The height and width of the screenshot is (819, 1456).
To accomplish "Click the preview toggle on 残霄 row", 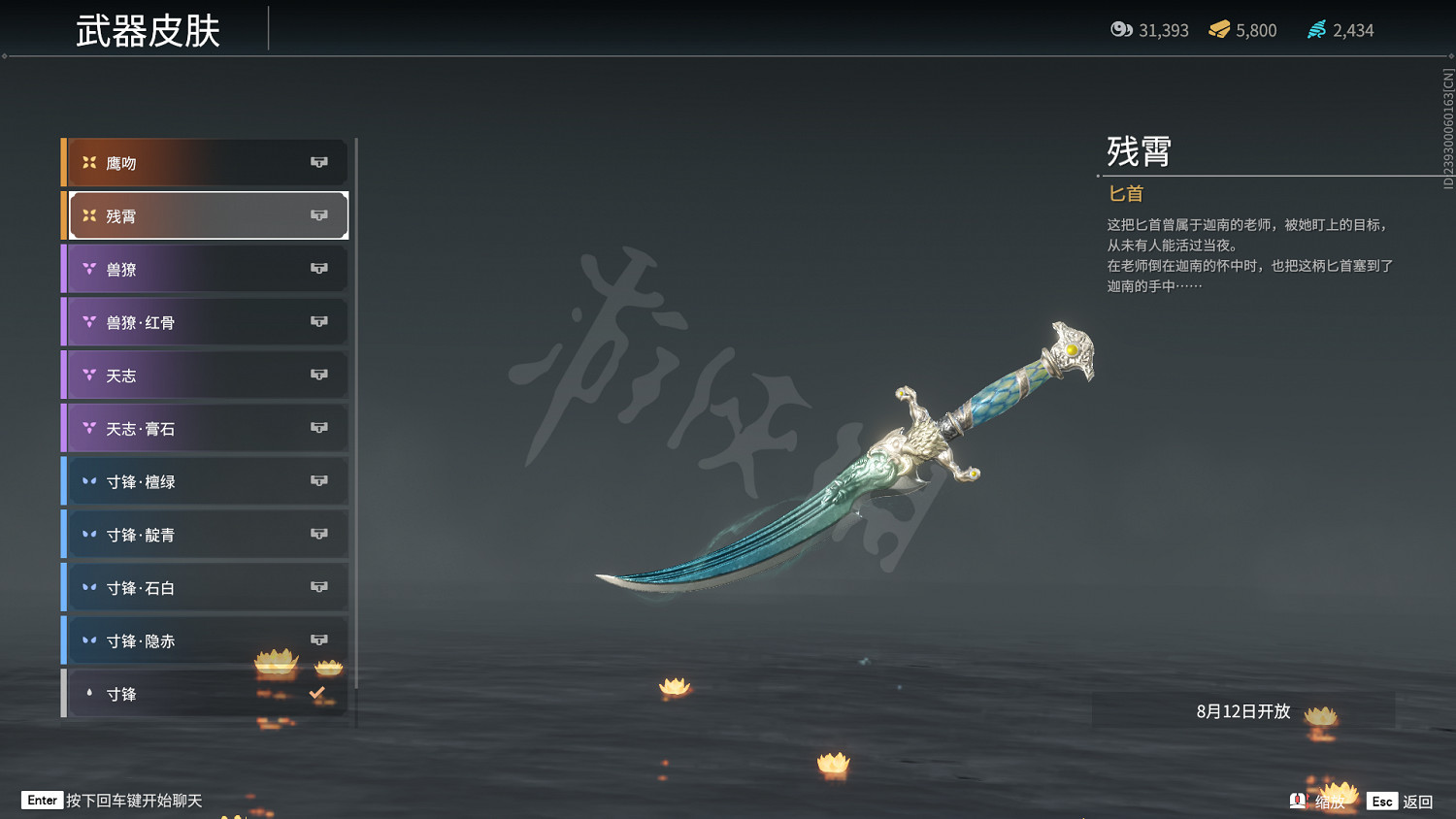I will click(319, 215).
